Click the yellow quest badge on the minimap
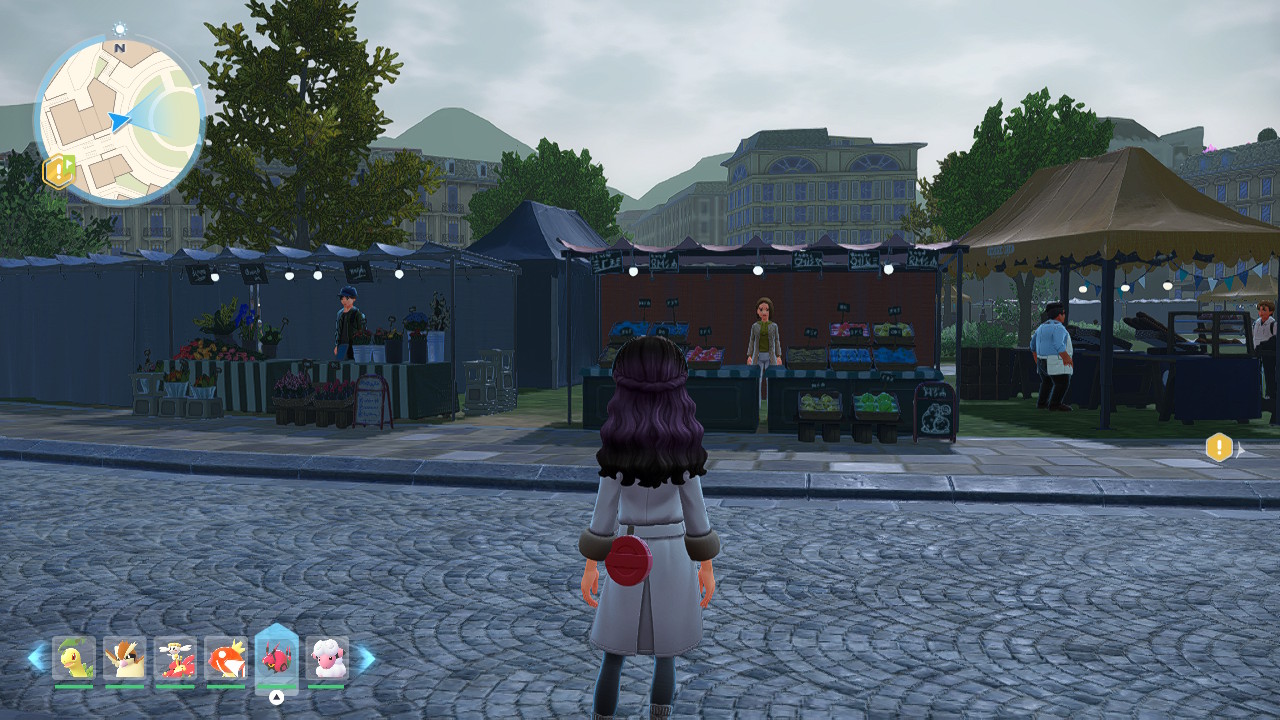 click(58, 171)
